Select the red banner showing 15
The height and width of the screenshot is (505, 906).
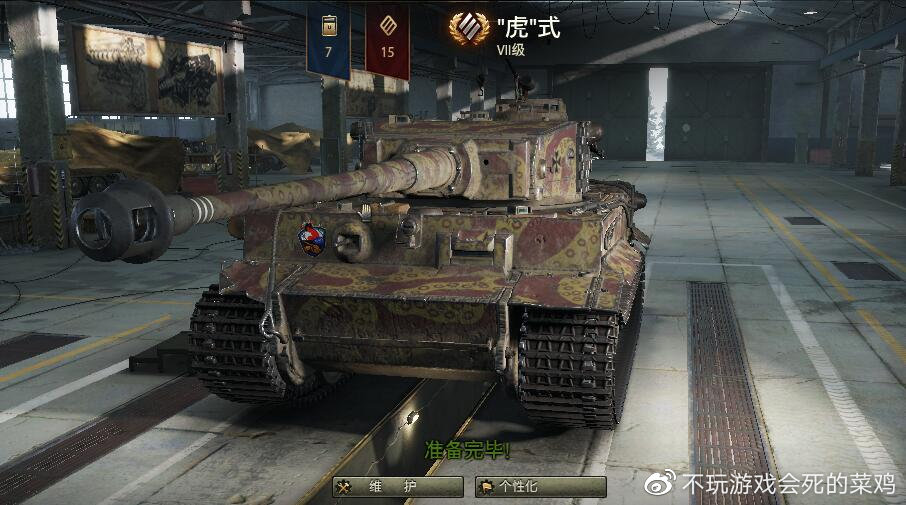pyautogui.click(x=387, y=40)
